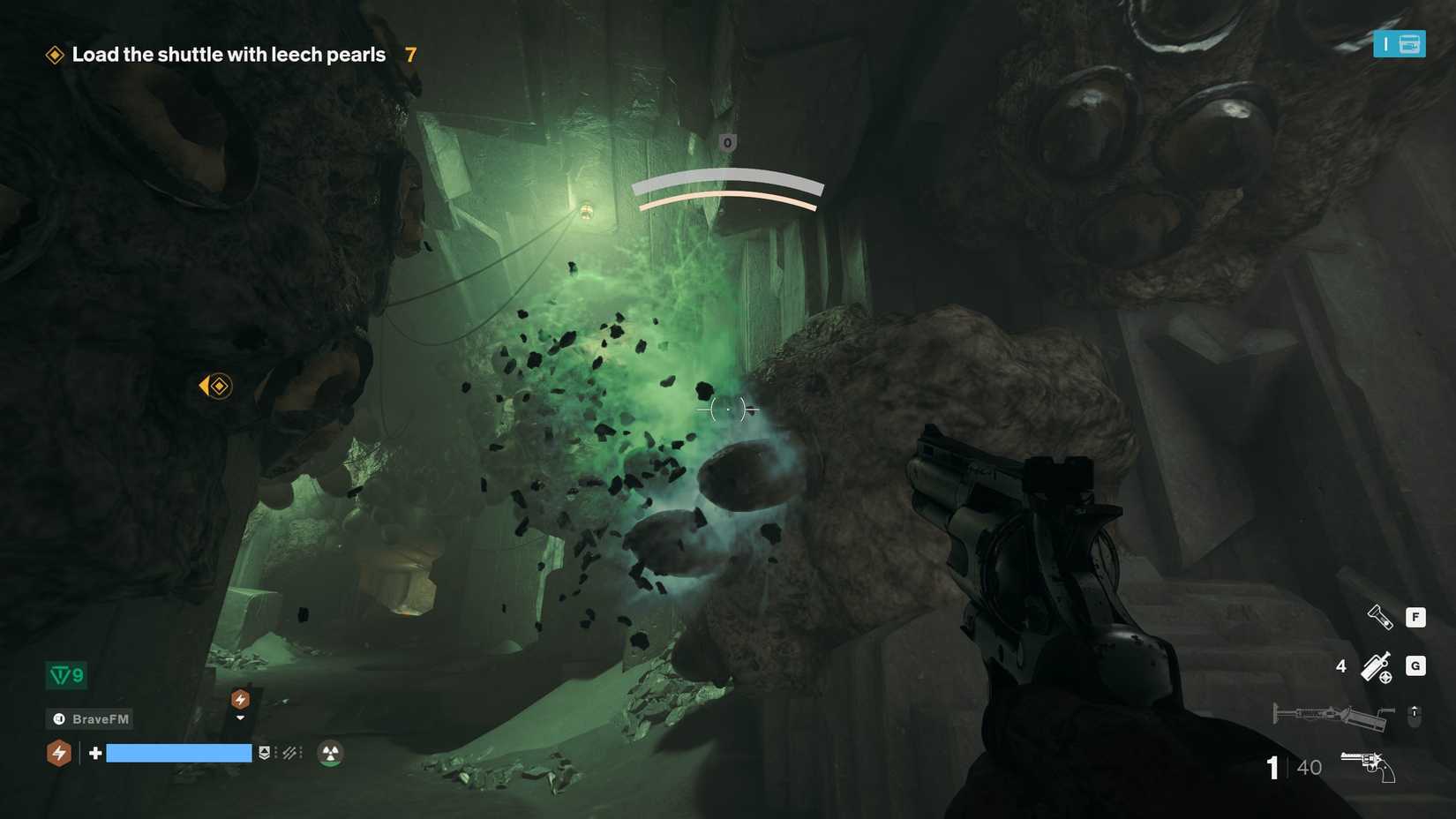1456x819 pixels.
Task: Select the flashlight icon above the F prompt
Action: (1380, 617)
